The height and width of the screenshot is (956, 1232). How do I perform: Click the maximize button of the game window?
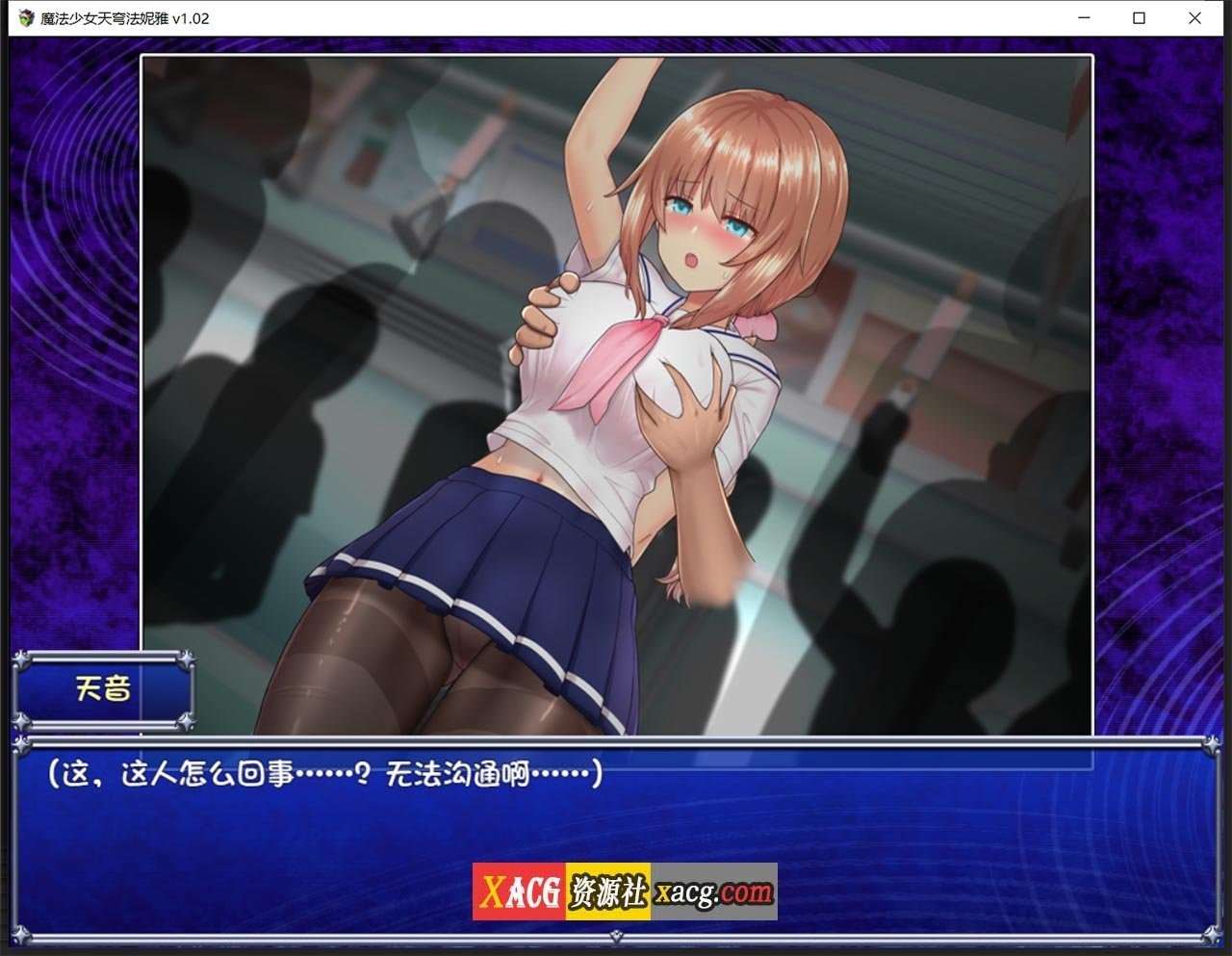click(1139, 17)
